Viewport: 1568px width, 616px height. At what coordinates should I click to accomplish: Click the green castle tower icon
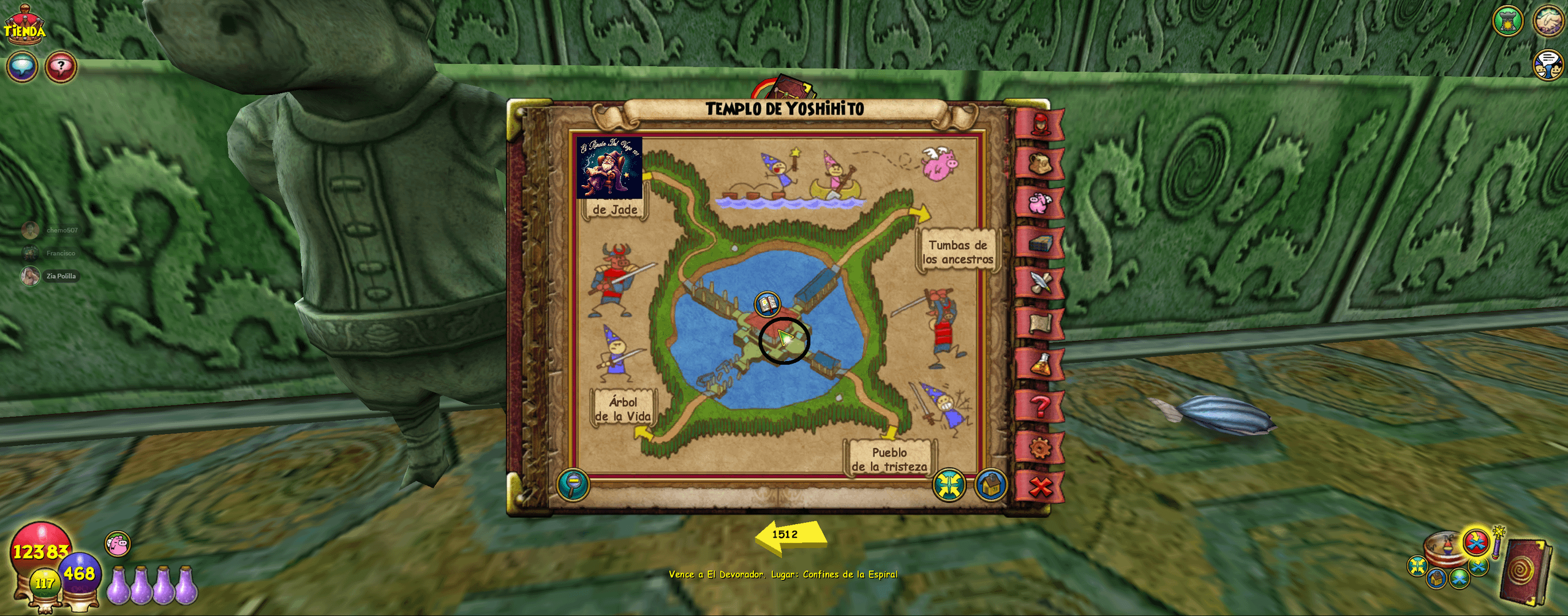click(x=1507, y=21)
